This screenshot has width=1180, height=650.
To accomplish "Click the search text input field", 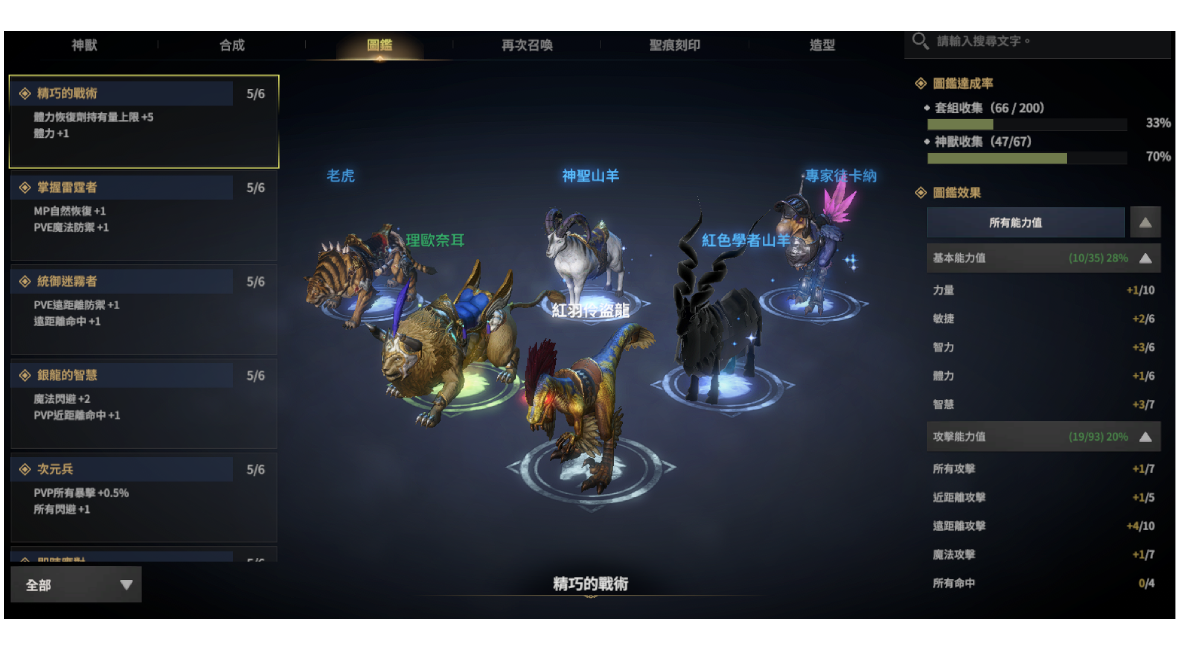I will (1045, 42).
